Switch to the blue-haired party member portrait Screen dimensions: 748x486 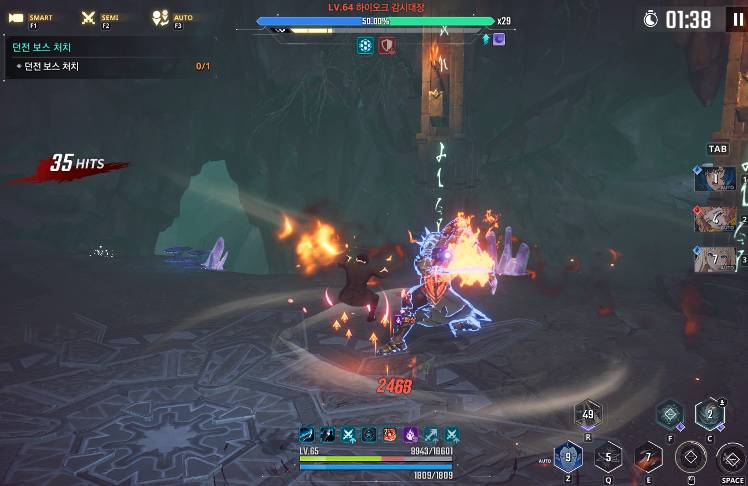pyautogui.click(x=716, y=179)
